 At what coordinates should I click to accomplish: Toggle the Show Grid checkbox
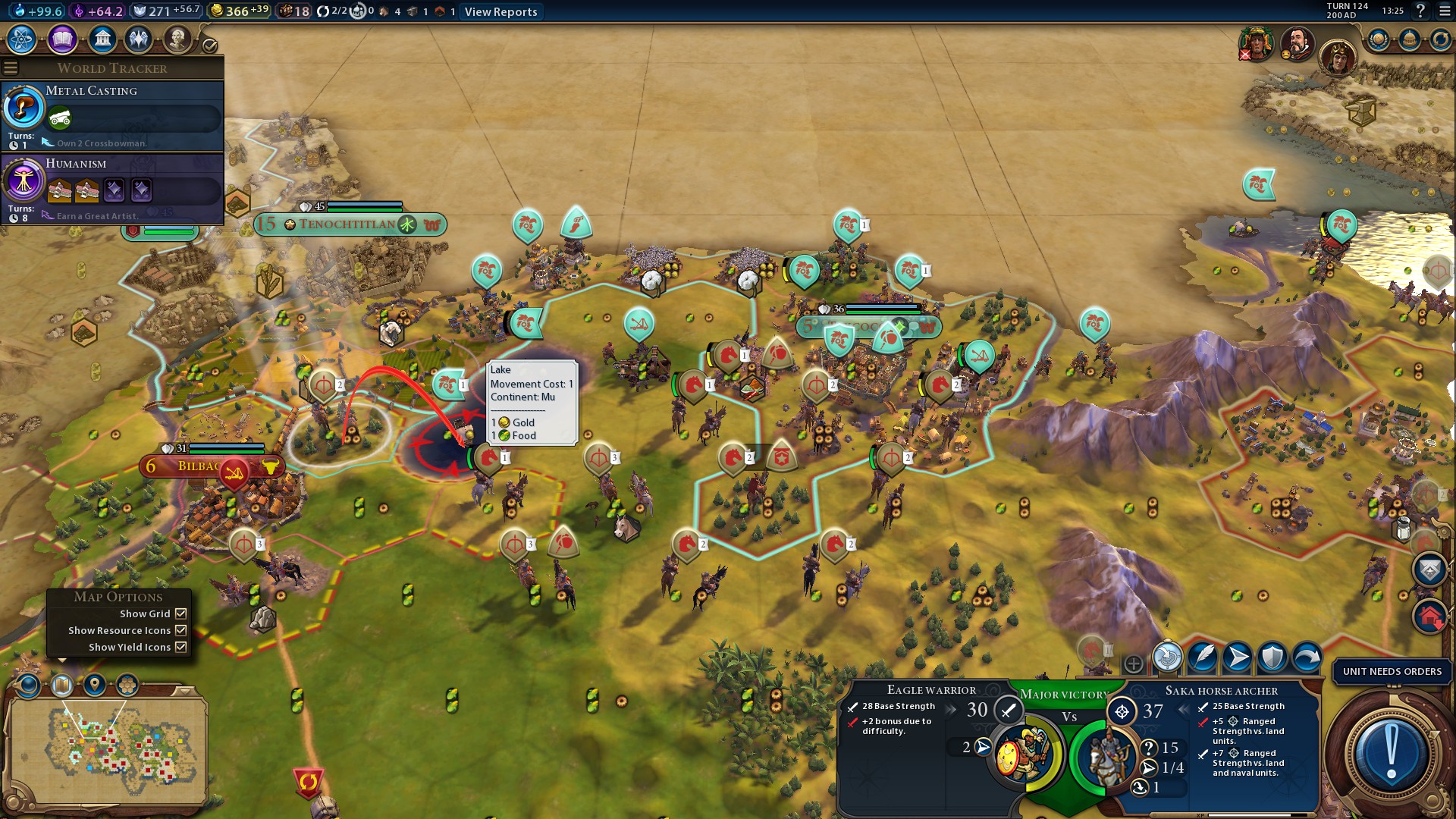pyautogui.click(x=180, y=613)
